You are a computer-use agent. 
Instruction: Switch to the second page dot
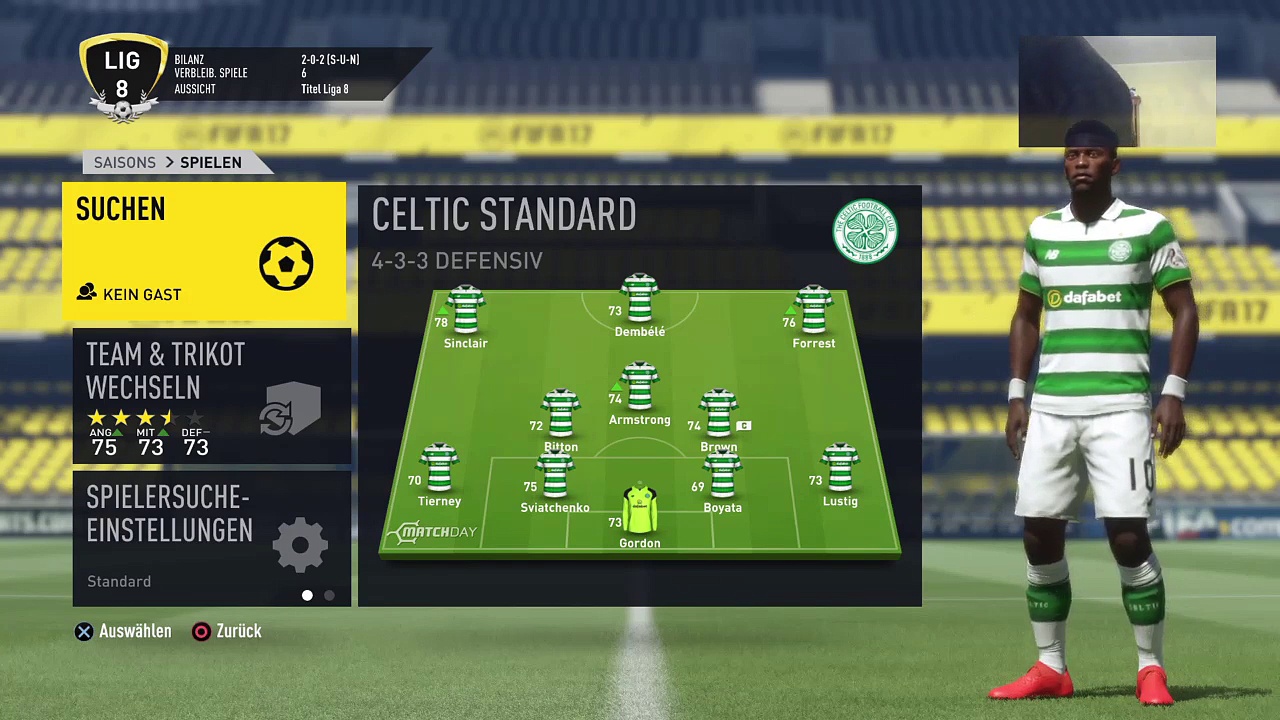pyautogui.click(x=330, y=595)
